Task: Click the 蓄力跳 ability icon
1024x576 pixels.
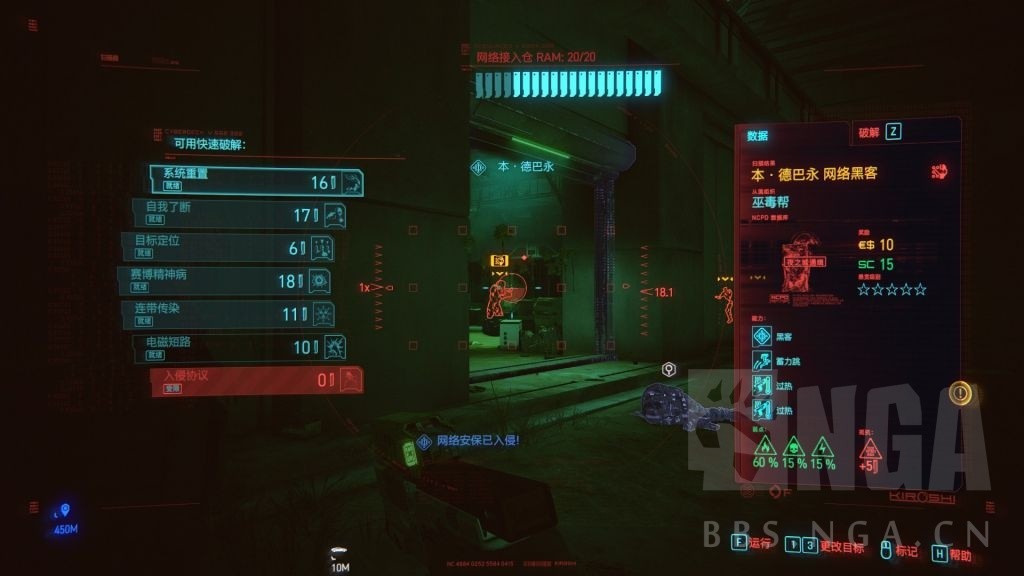Action: (x=762, y=361)
